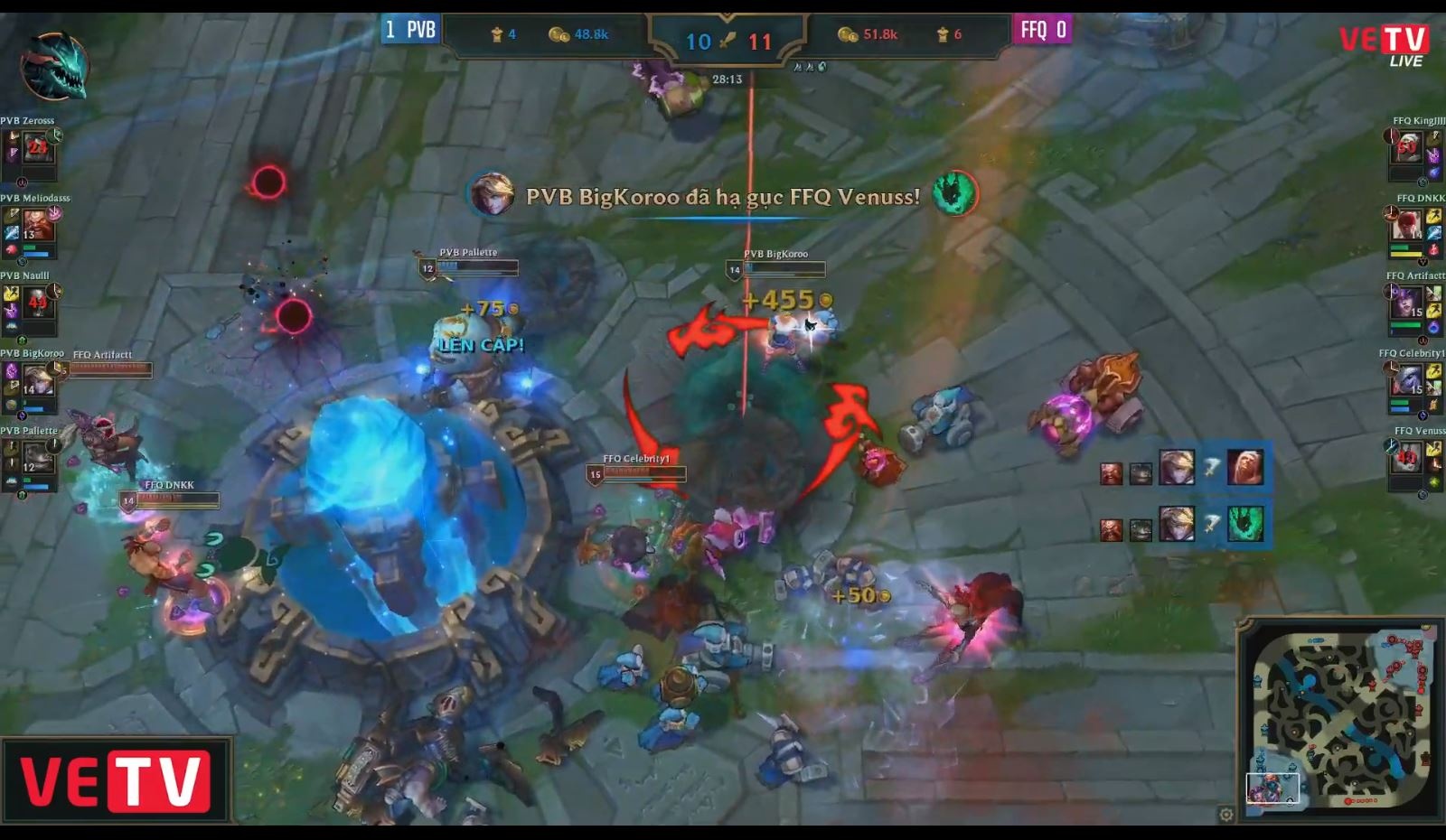
Task: Select PVB Zerosss champion portrait
Action: 37,146
